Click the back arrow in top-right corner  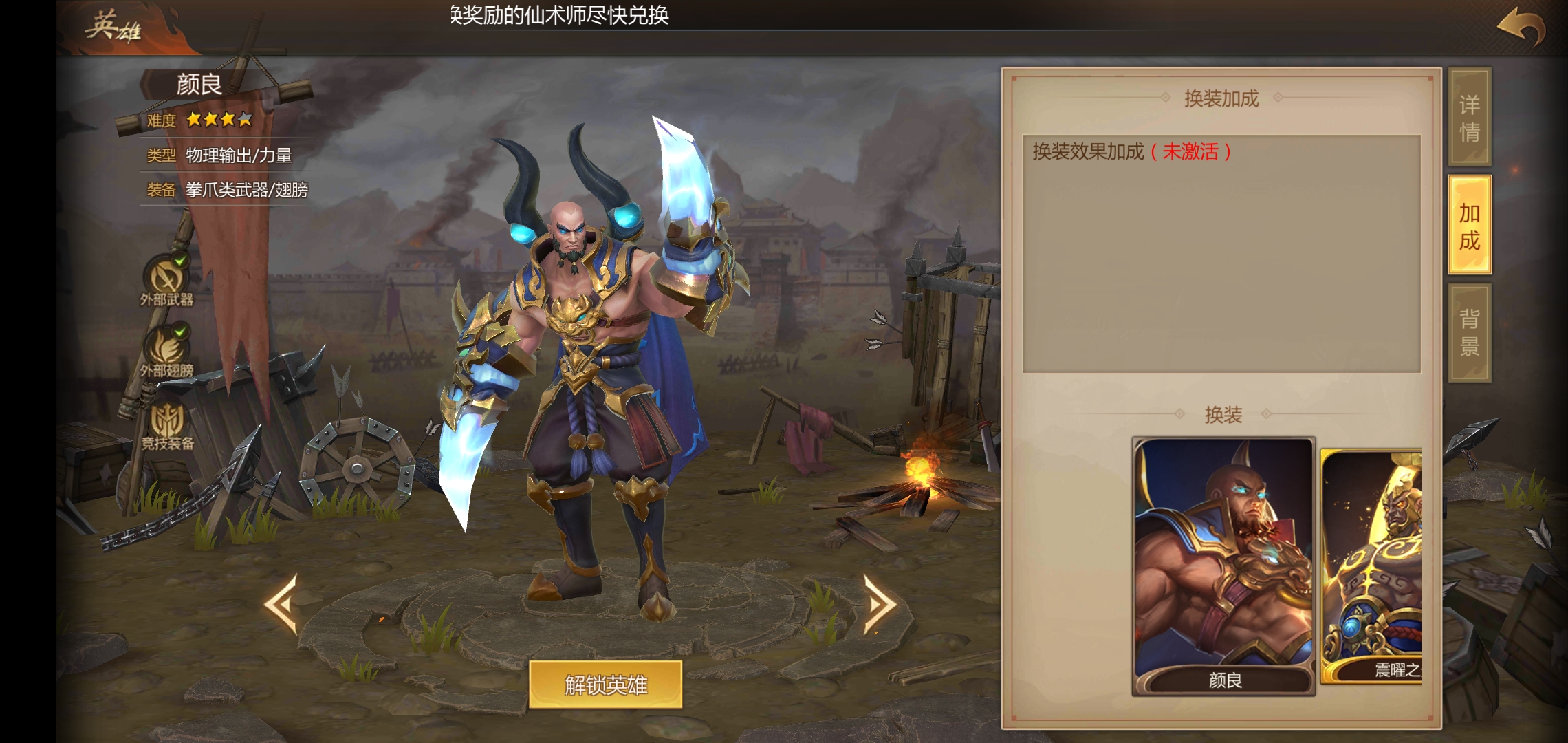[x=1522, y=28]
